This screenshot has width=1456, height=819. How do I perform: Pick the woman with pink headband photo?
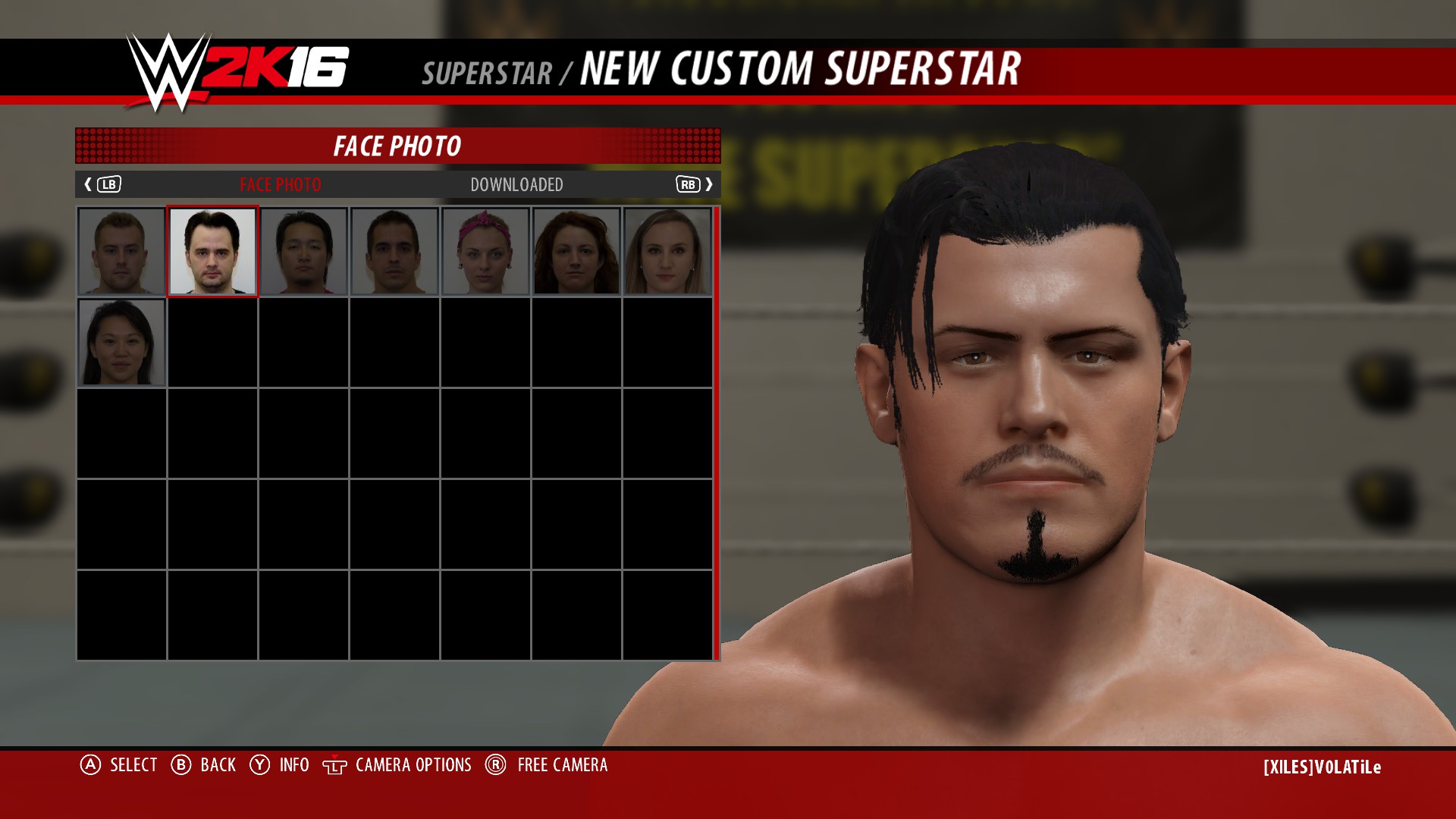pos(485,251)
